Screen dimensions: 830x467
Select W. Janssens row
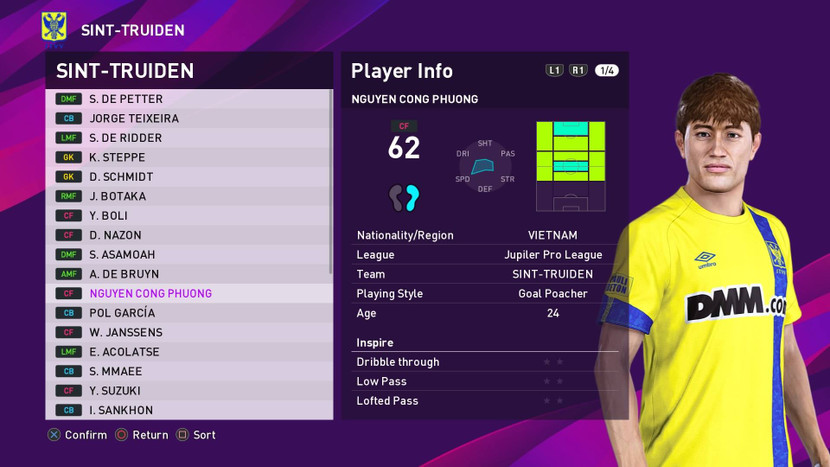click(x=190, y=332)
